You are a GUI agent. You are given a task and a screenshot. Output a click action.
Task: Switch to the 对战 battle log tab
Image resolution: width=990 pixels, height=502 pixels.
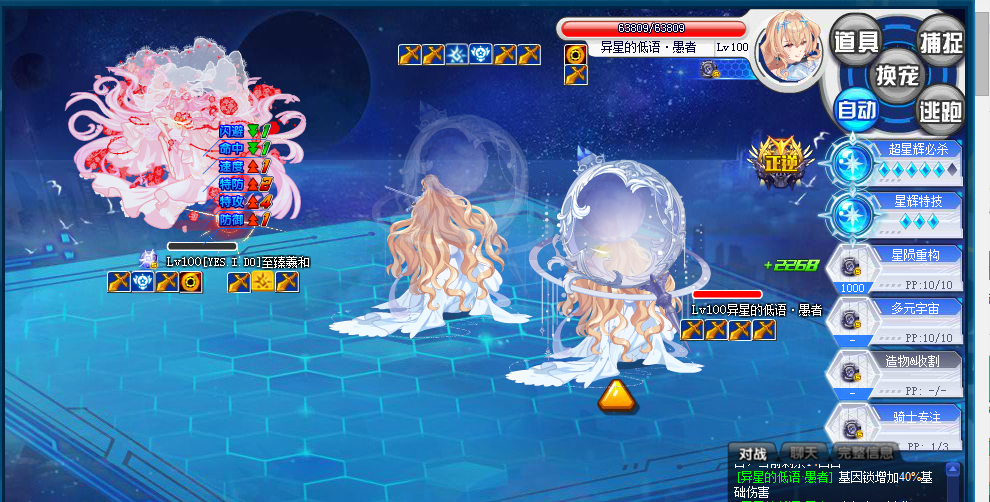click(x=751, y=452)
